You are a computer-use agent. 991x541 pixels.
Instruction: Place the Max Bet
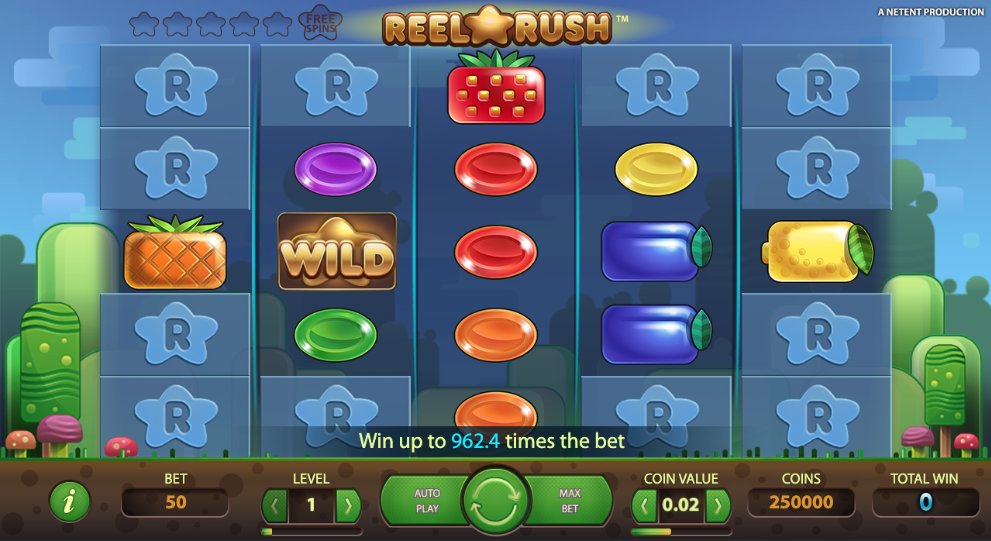coord(569,501)
